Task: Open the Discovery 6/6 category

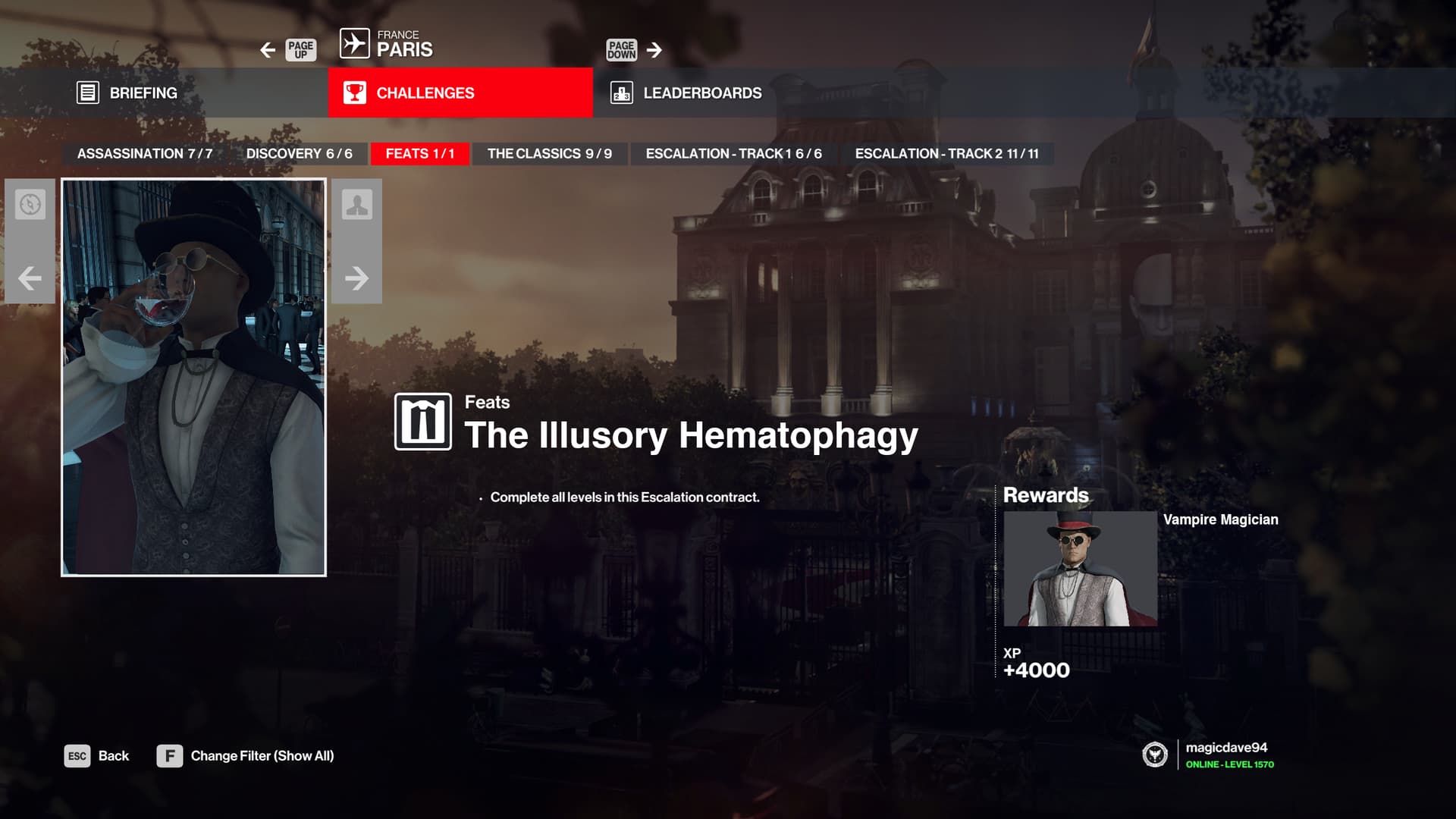Action: pos(299,153)
